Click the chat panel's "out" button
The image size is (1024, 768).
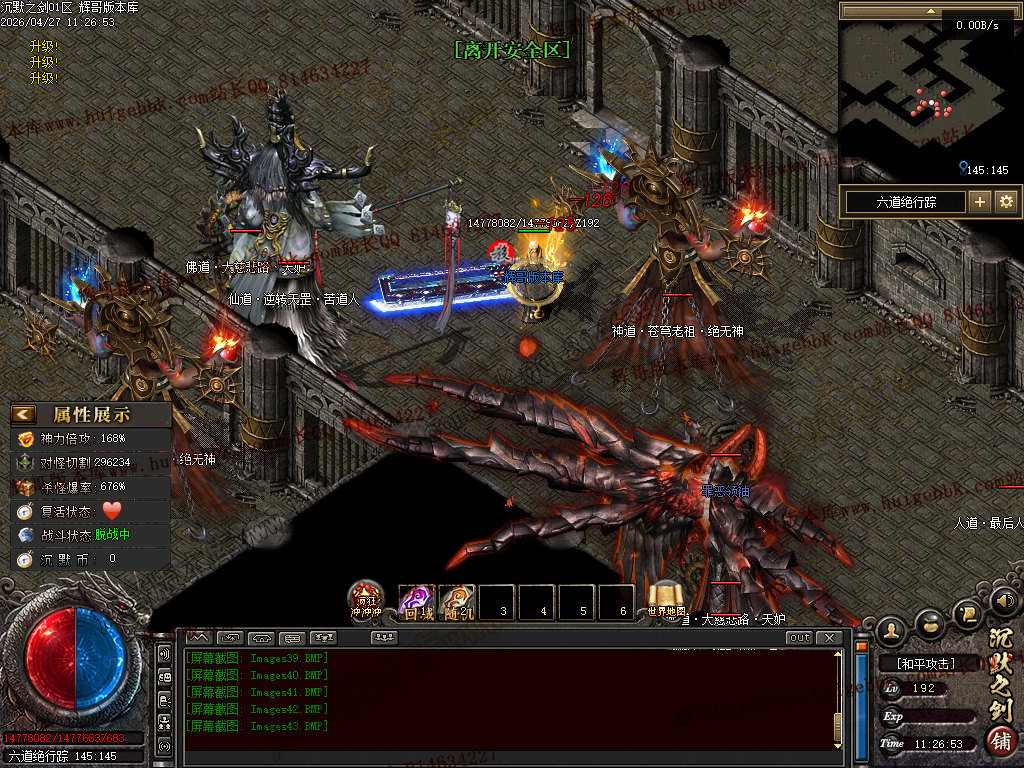(799, 638)
